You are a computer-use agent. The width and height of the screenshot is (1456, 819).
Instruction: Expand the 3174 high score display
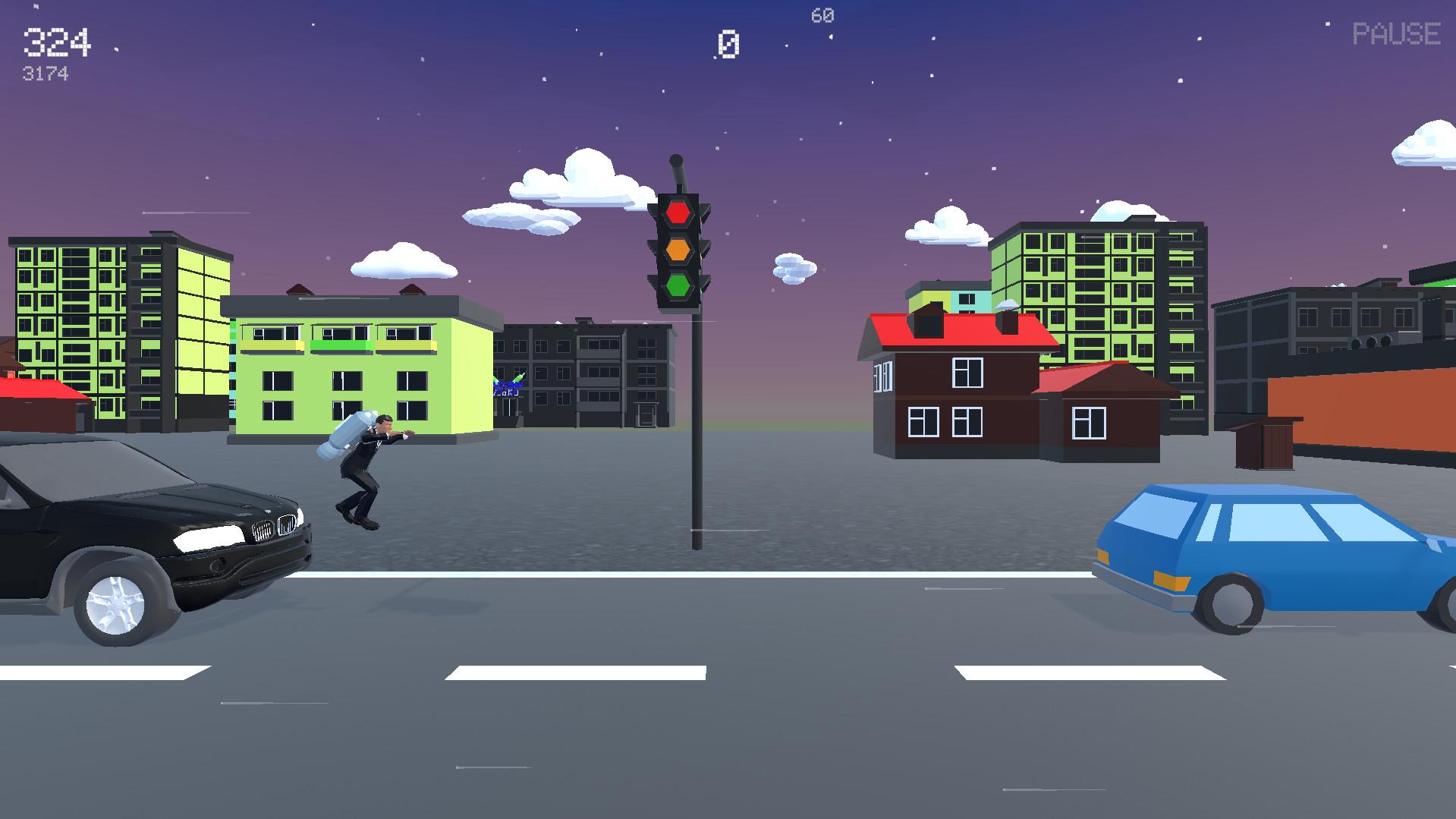pyautogui.click(x=46, y=74)
